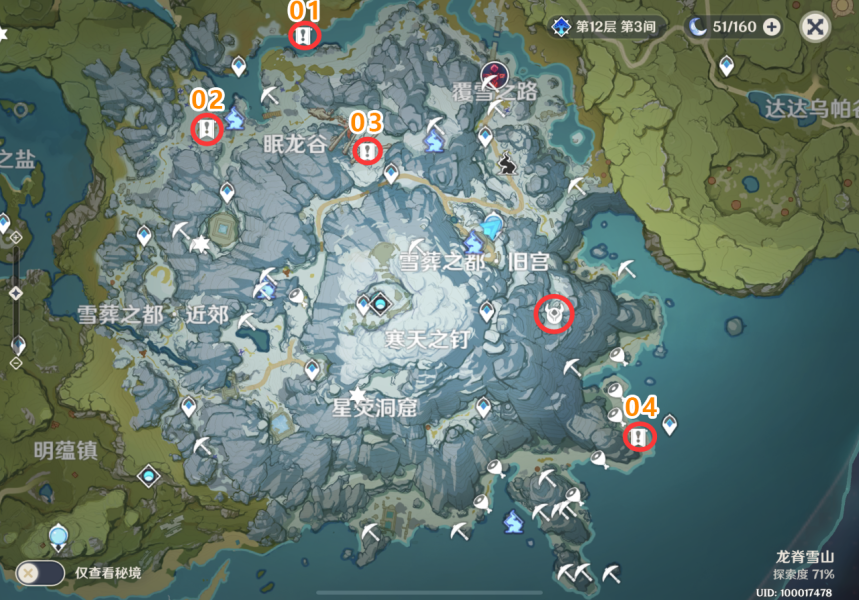Zoom in the map with the plus button
This screenshot has height=600, width=859.
[x=15, y=236]
